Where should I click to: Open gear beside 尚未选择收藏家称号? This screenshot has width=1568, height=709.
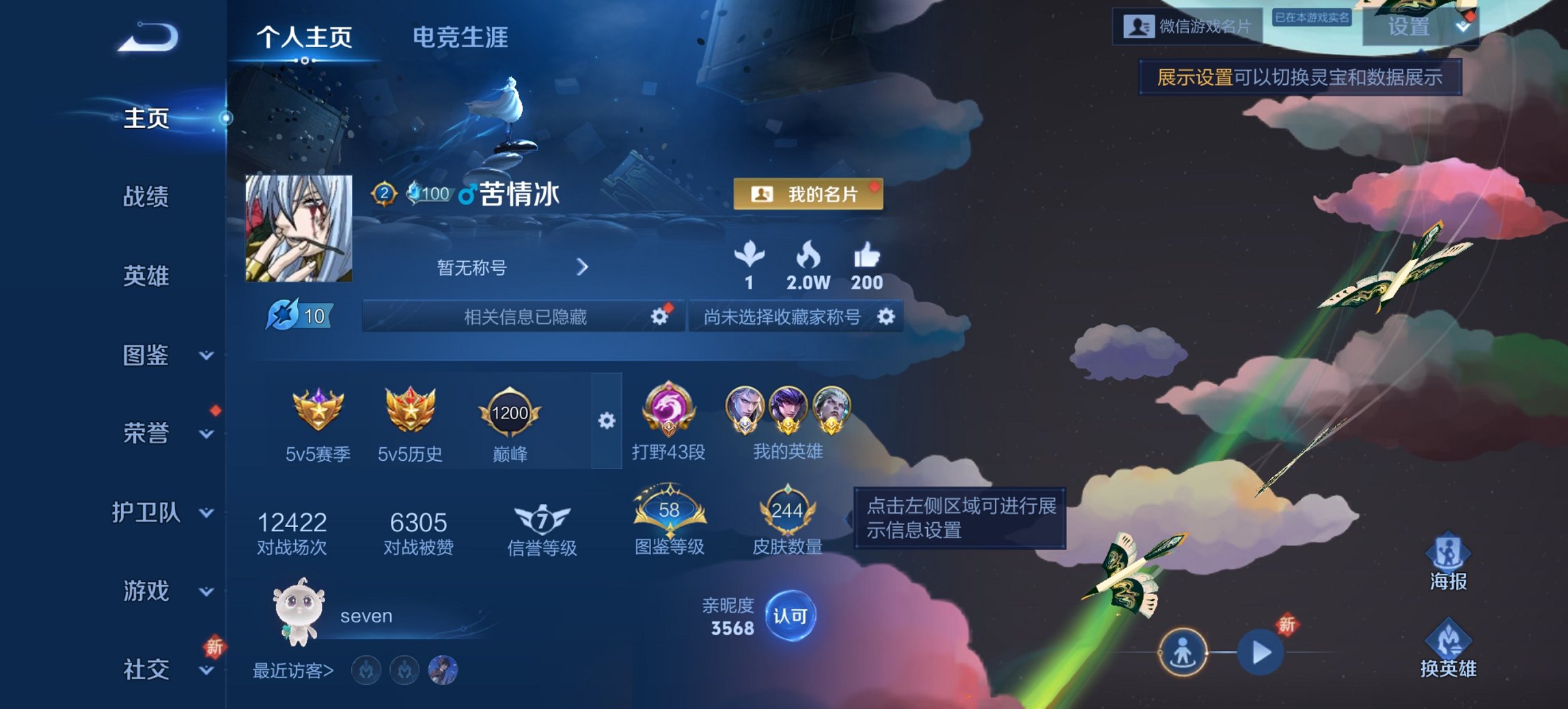coord(886,317)
